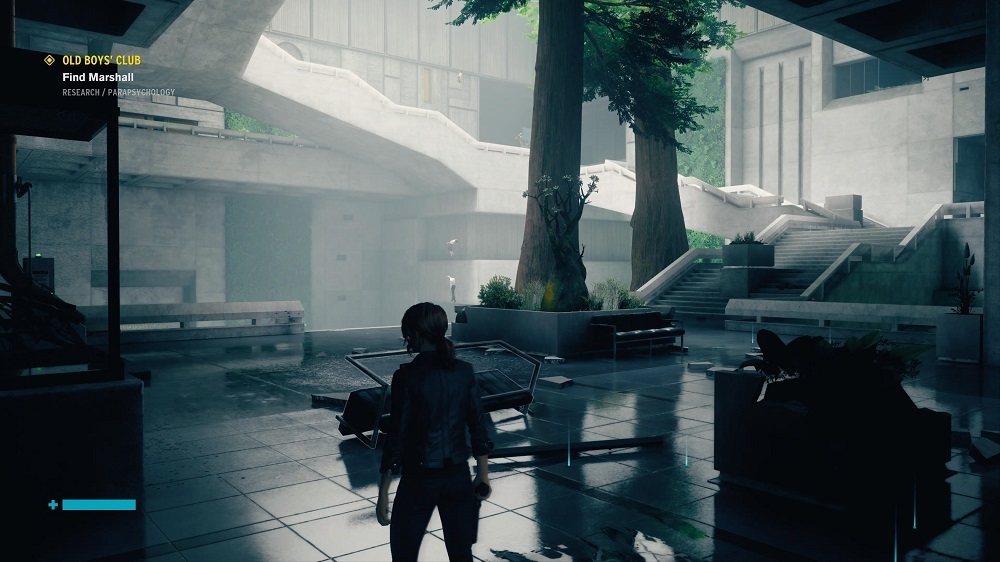Click the yellow diamond mission marker icon
The image size is (1000, 562).
(49, 60)
